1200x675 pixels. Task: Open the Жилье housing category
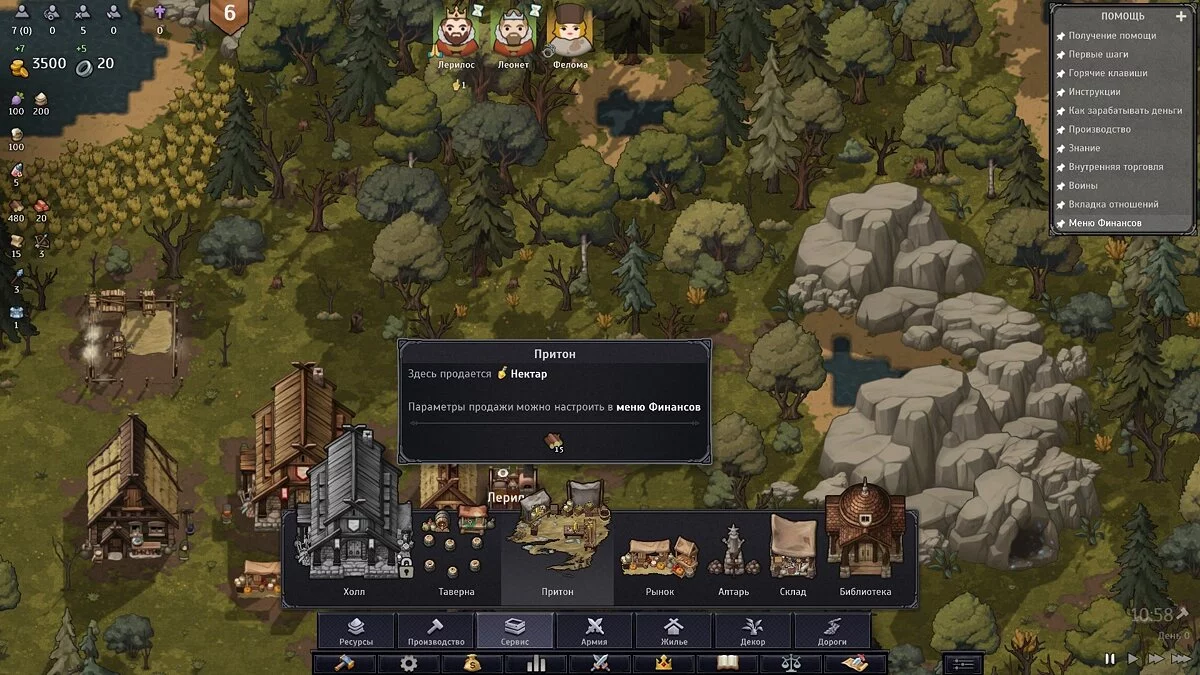[x=673, y=631]
